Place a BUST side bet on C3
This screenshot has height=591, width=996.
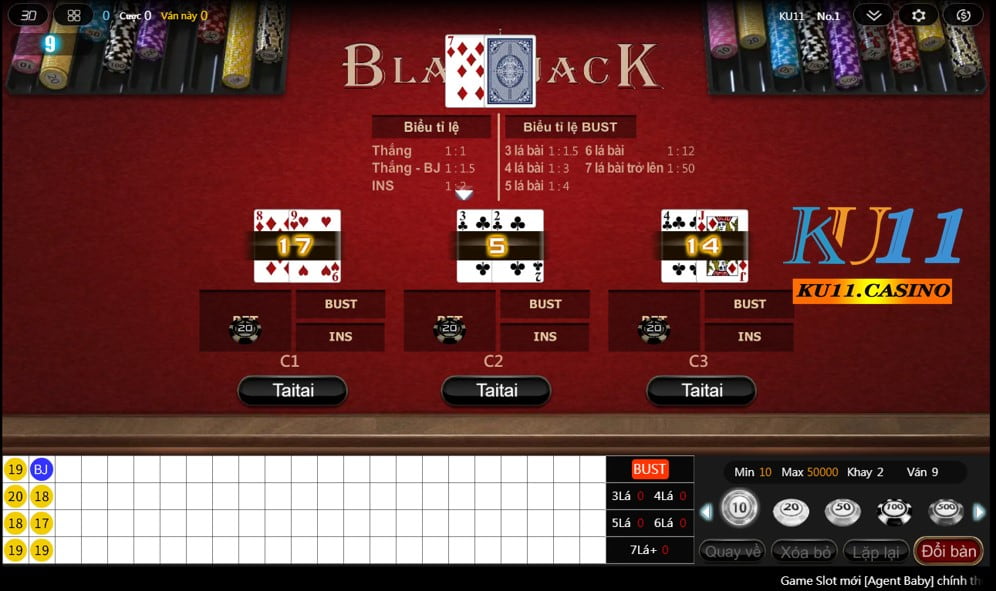pos(749,304)
